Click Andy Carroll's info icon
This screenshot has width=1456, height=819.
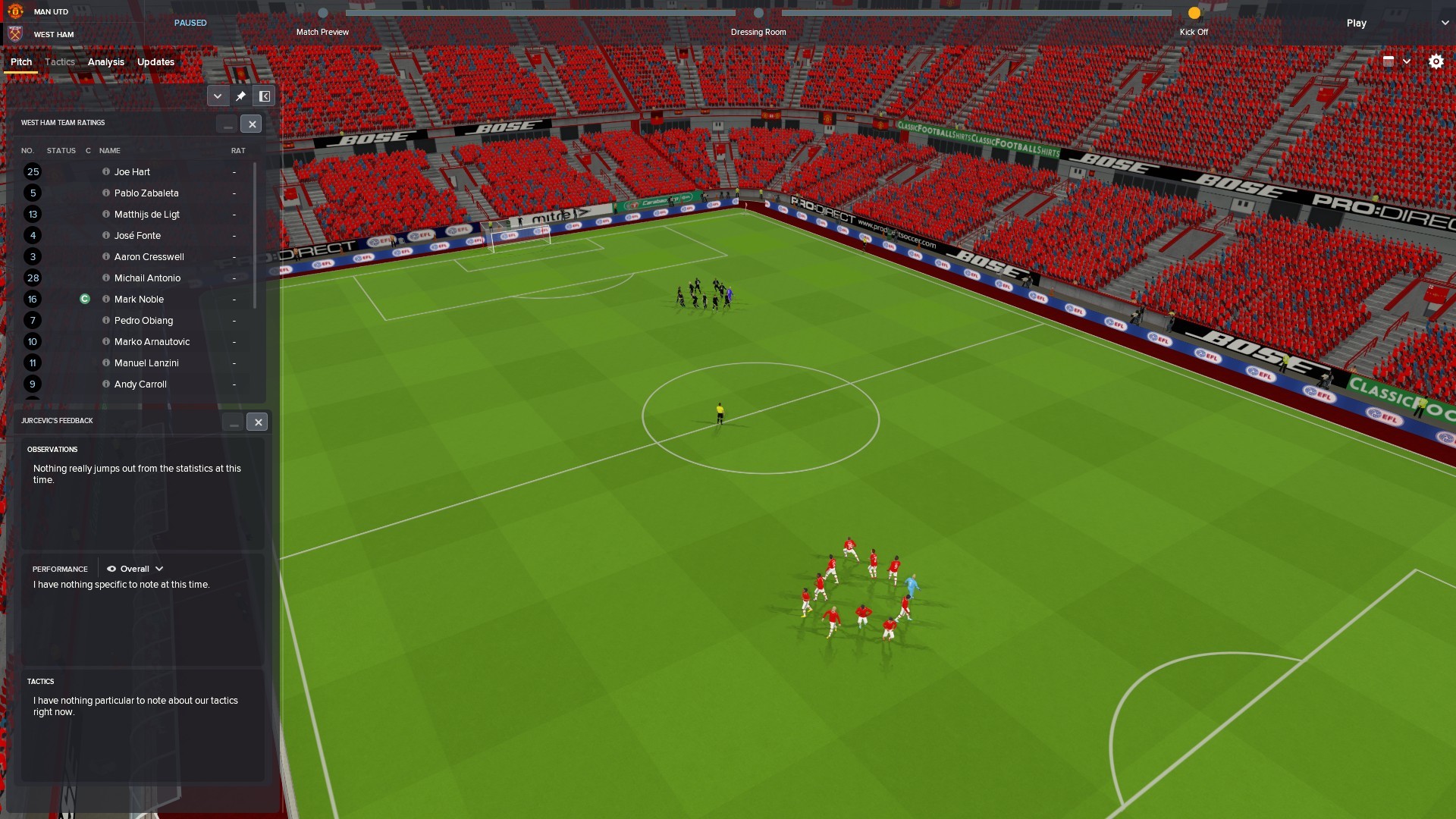106,384
